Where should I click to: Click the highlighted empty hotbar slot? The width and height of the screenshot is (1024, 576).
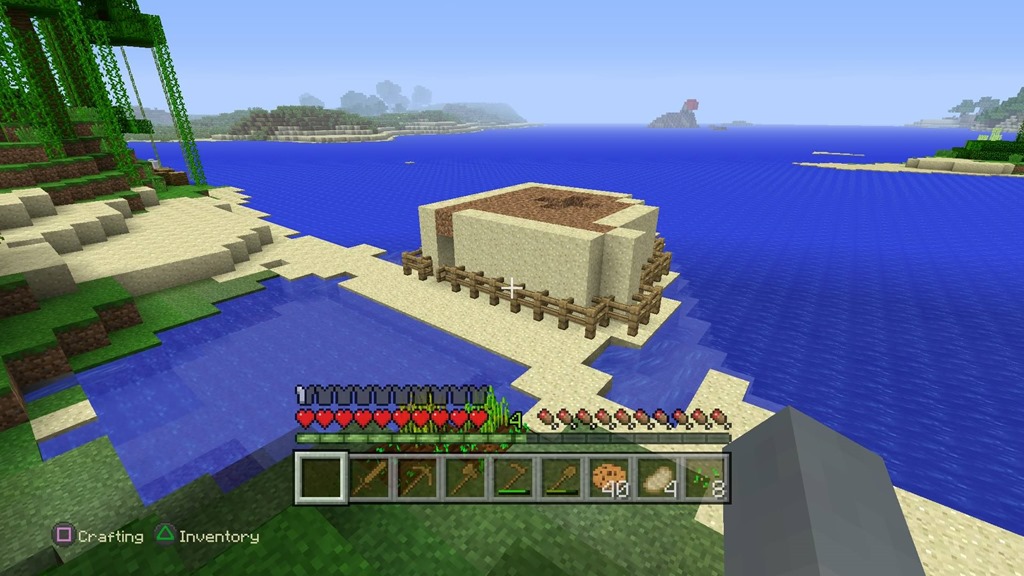321,477
